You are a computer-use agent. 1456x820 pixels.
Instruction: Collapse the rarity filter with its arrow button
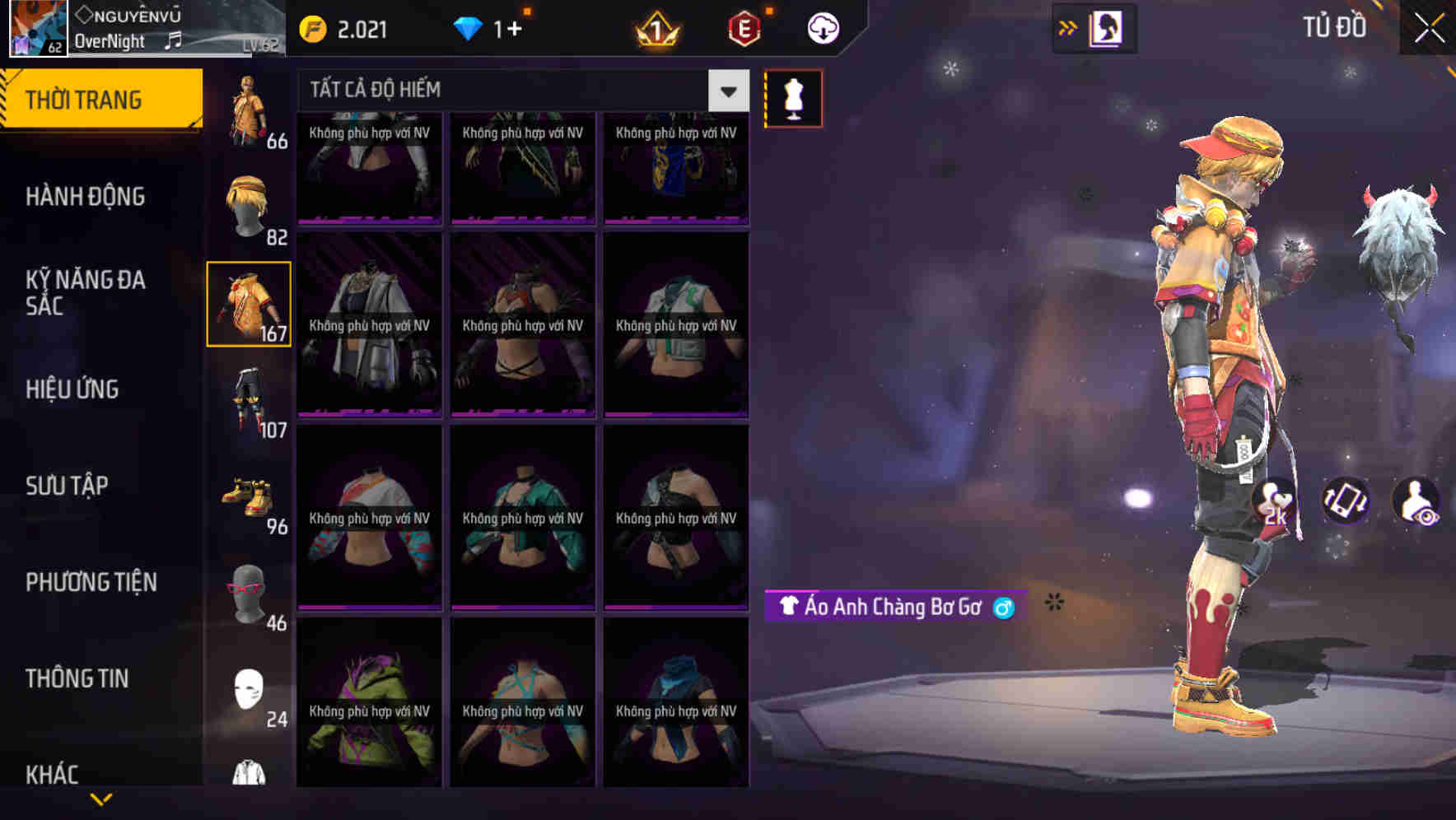(x=726, y=91)
